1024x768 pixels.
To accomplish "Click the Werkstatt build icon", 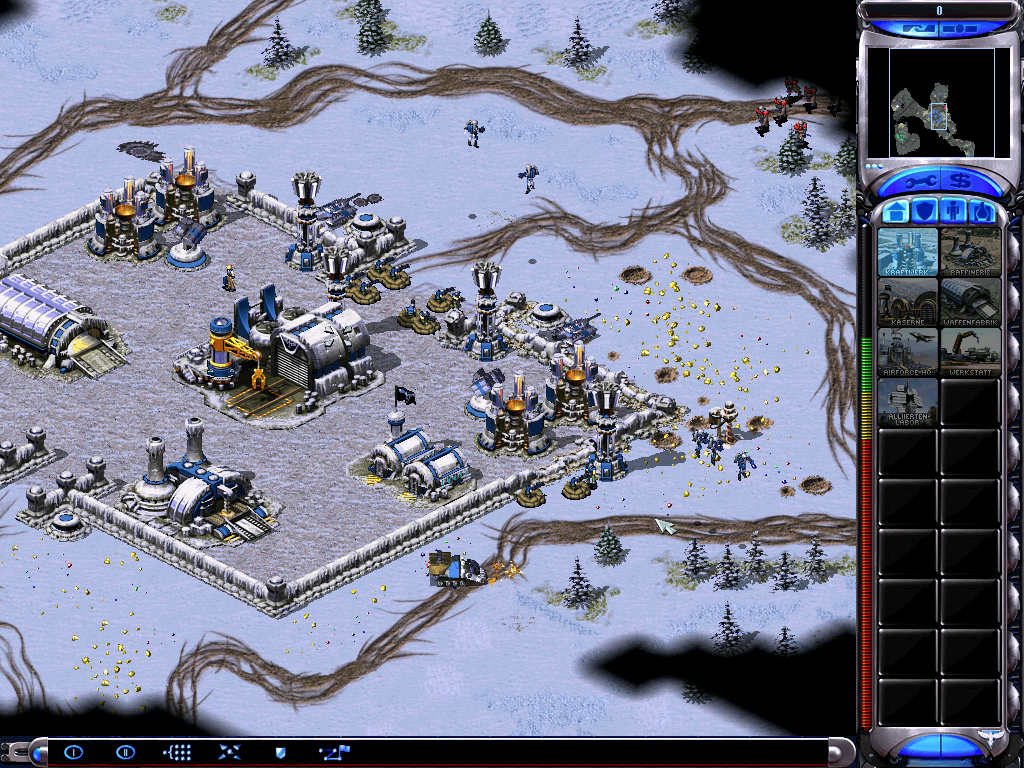I will 970,352.
